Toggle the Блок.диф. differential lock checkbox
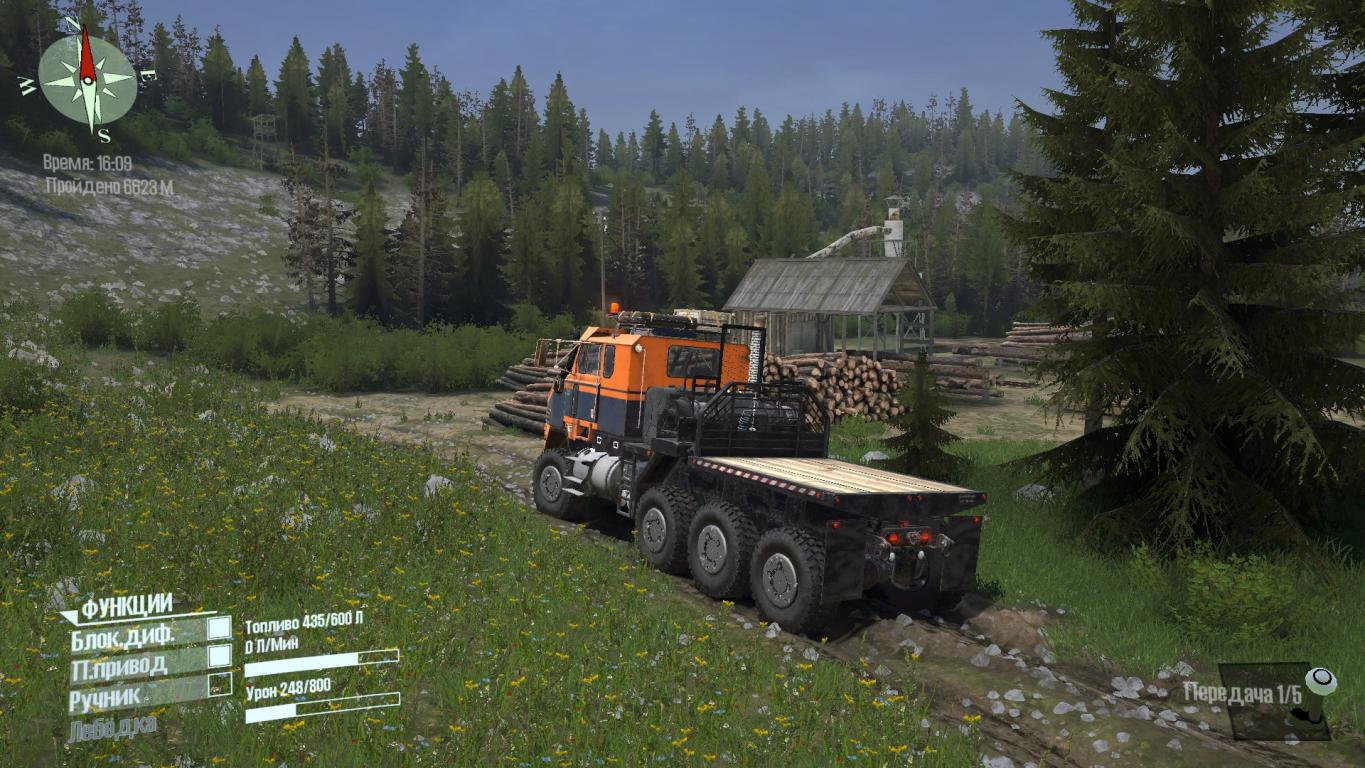This screenshot has height=768, width=1365. point(219,629)
